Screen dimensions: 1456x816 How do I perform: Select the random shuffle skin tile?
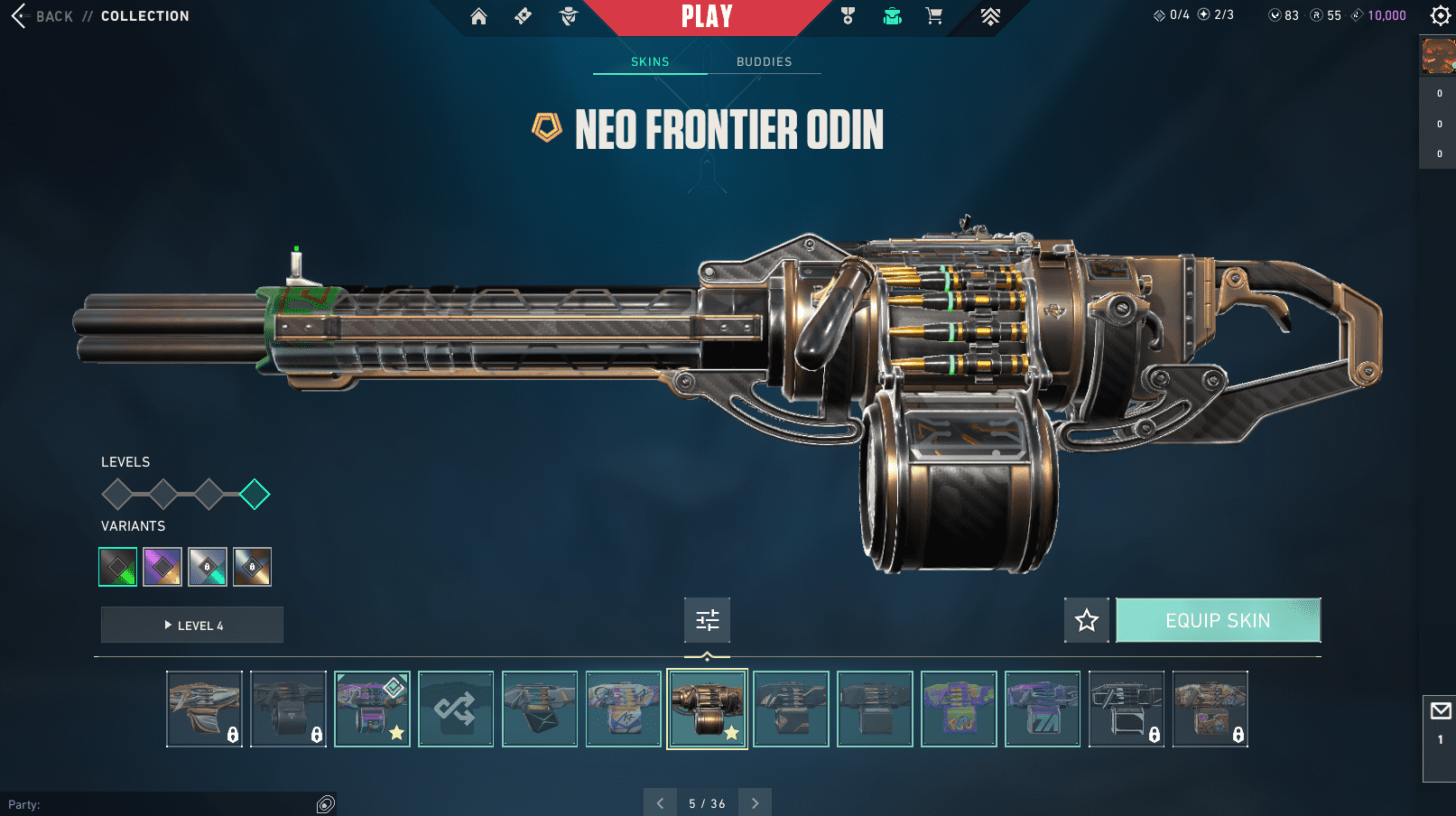point(456,709)
